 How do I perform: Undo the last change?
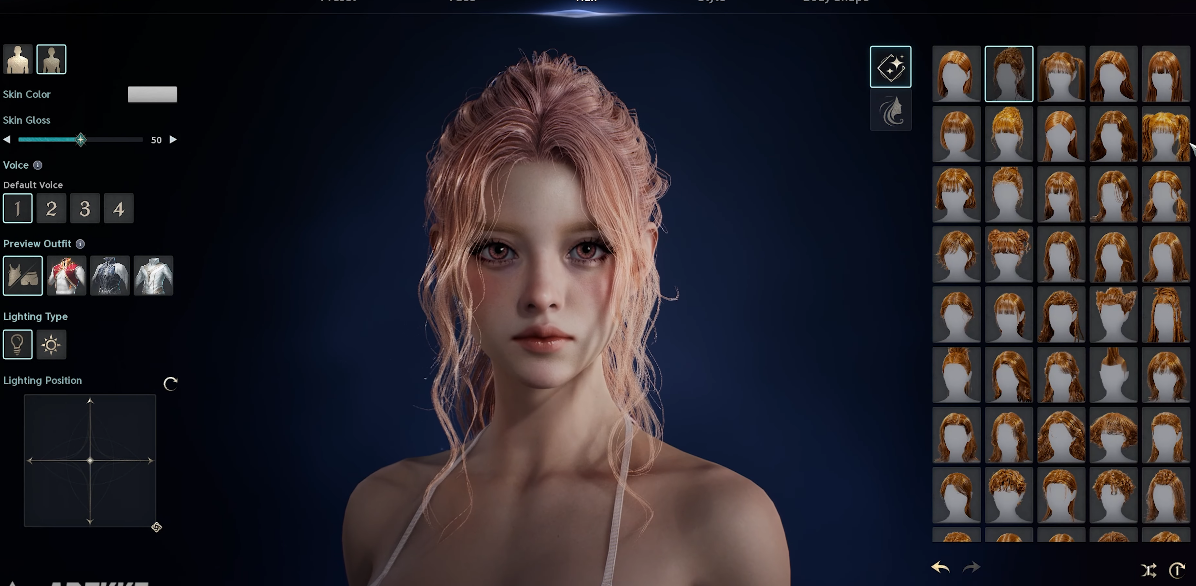tap(940, 568)
